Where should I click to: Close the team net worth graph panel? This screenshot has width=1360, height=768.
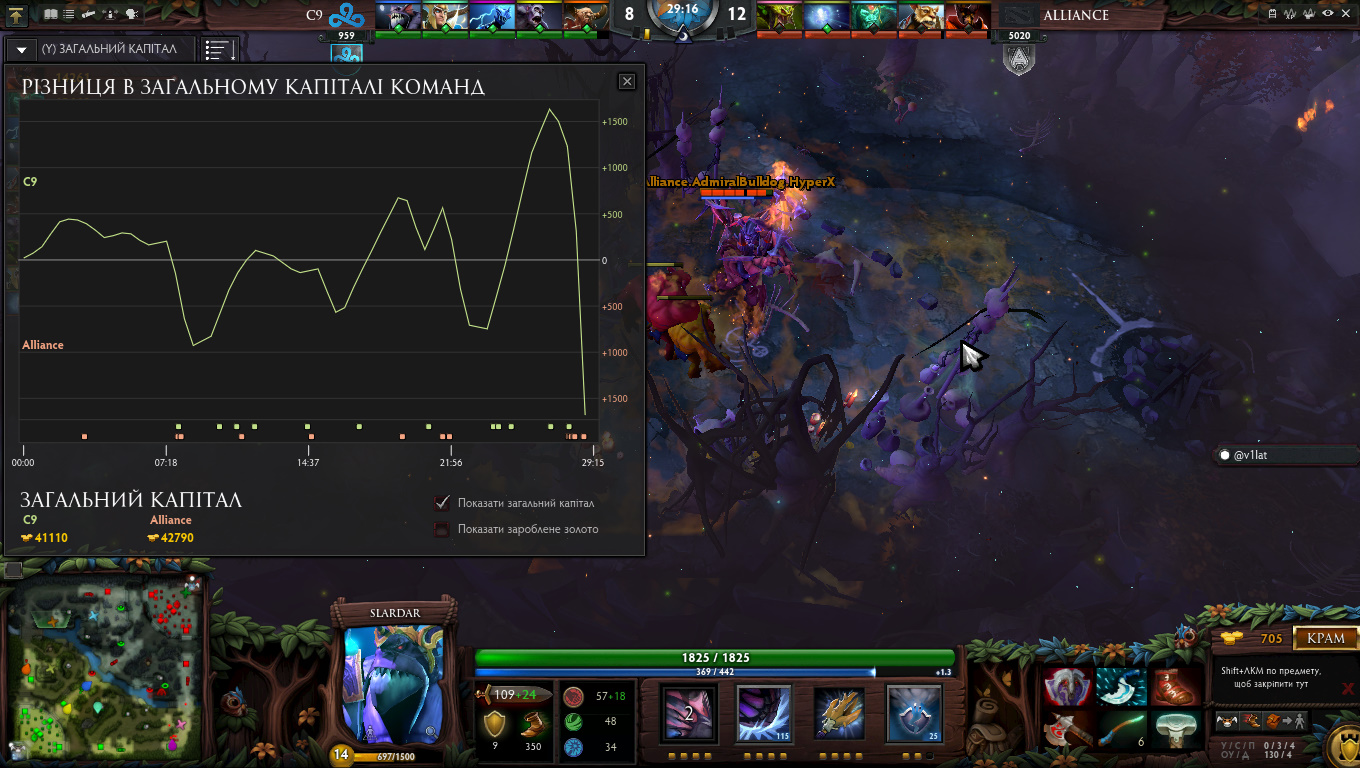click(x=627, y=82)
